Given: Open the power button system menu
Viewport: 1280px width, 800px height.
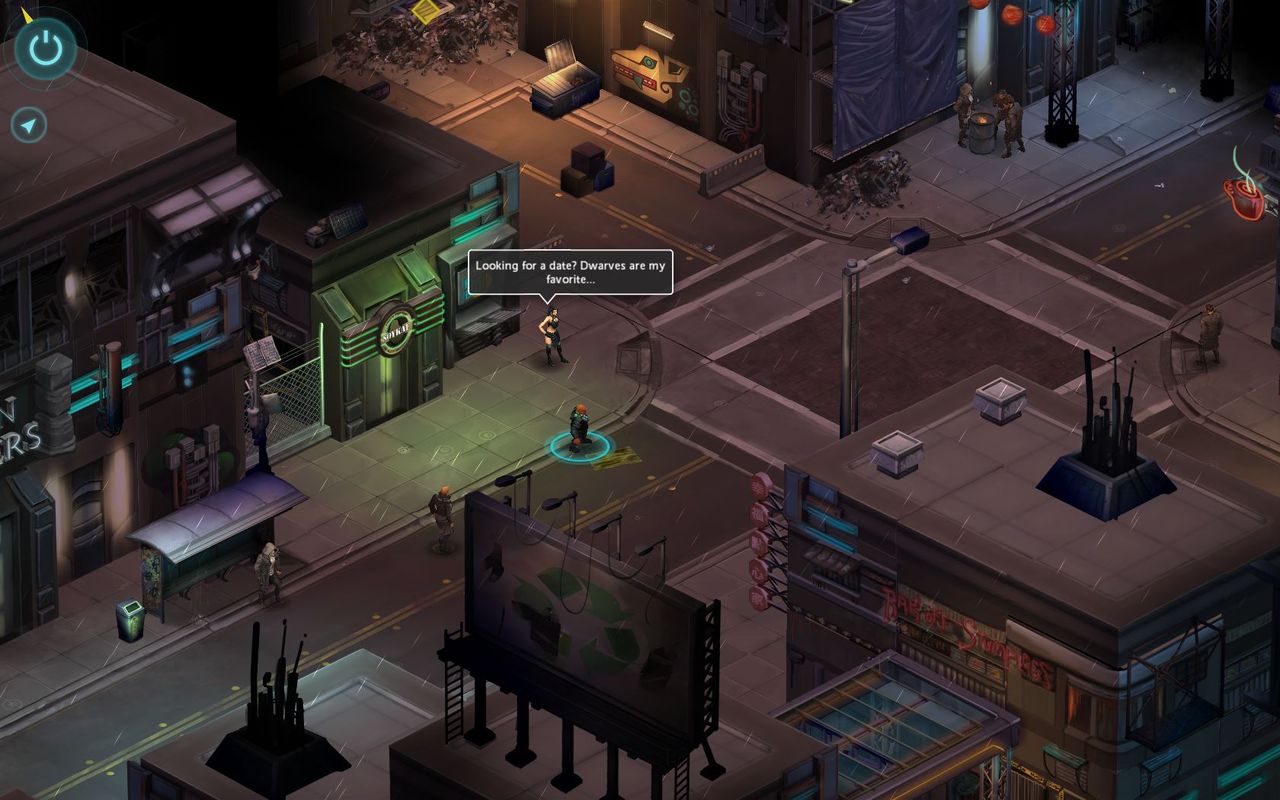Looking at the screenshot, I should [46, 47].
